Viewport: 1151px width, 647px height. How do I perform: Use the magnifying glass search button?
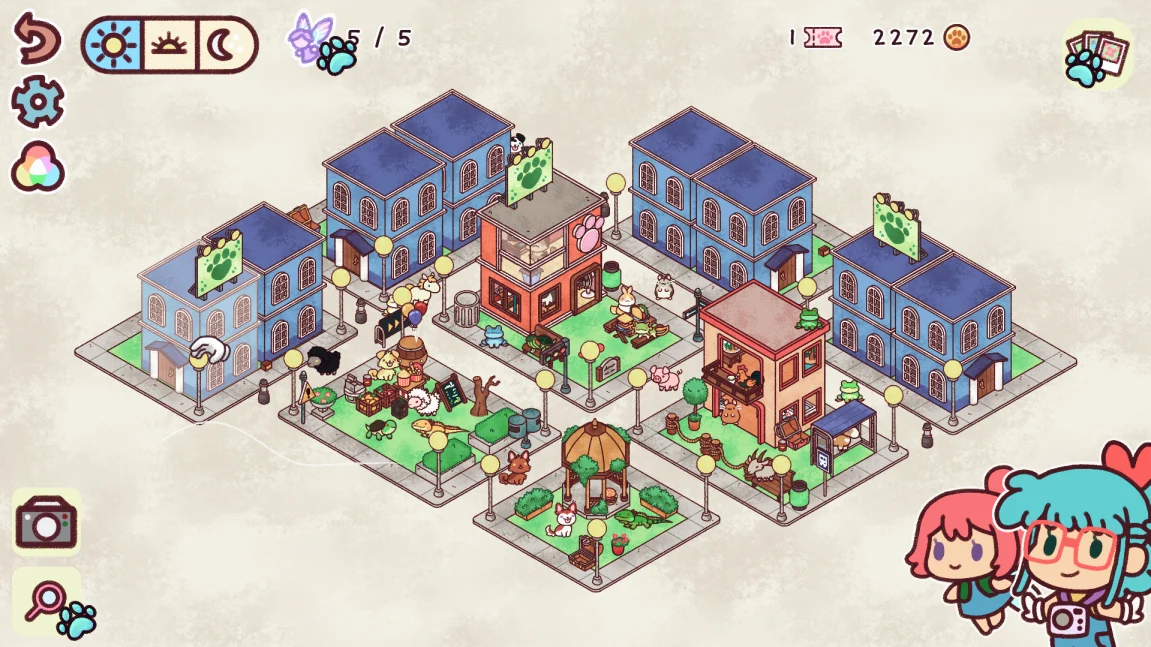(x=47, y=601)
